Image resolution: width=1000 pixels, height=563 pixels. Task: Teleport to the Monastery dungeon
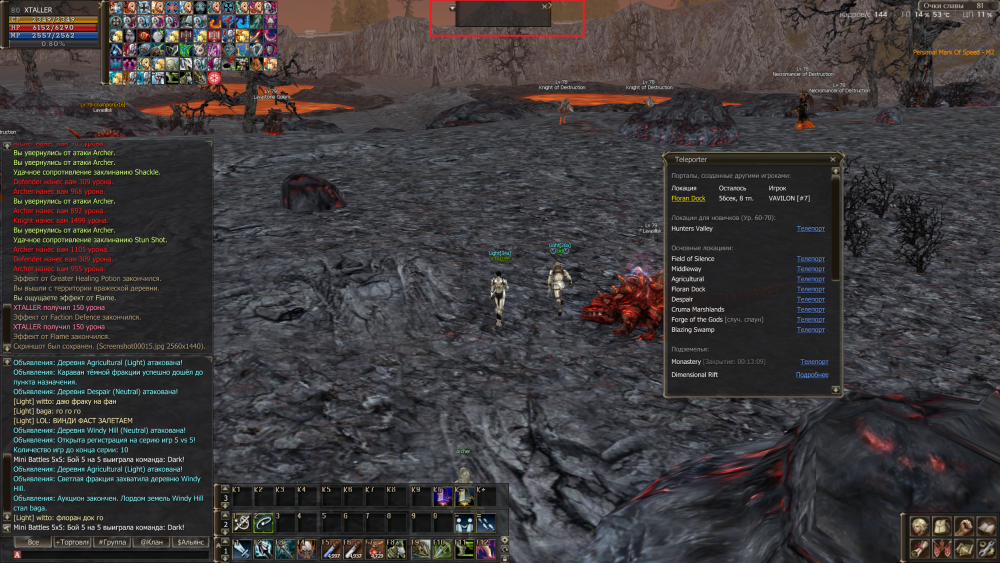pyautogui.click(x=813, y=361)
